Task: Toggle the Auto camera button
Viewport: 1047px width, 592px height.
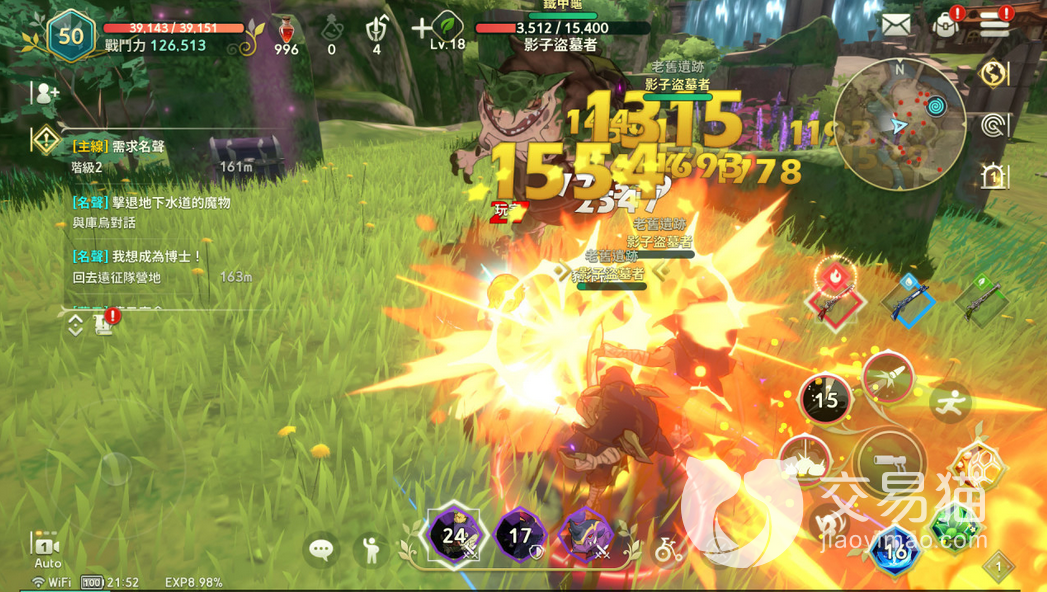Action: point(47,550)
